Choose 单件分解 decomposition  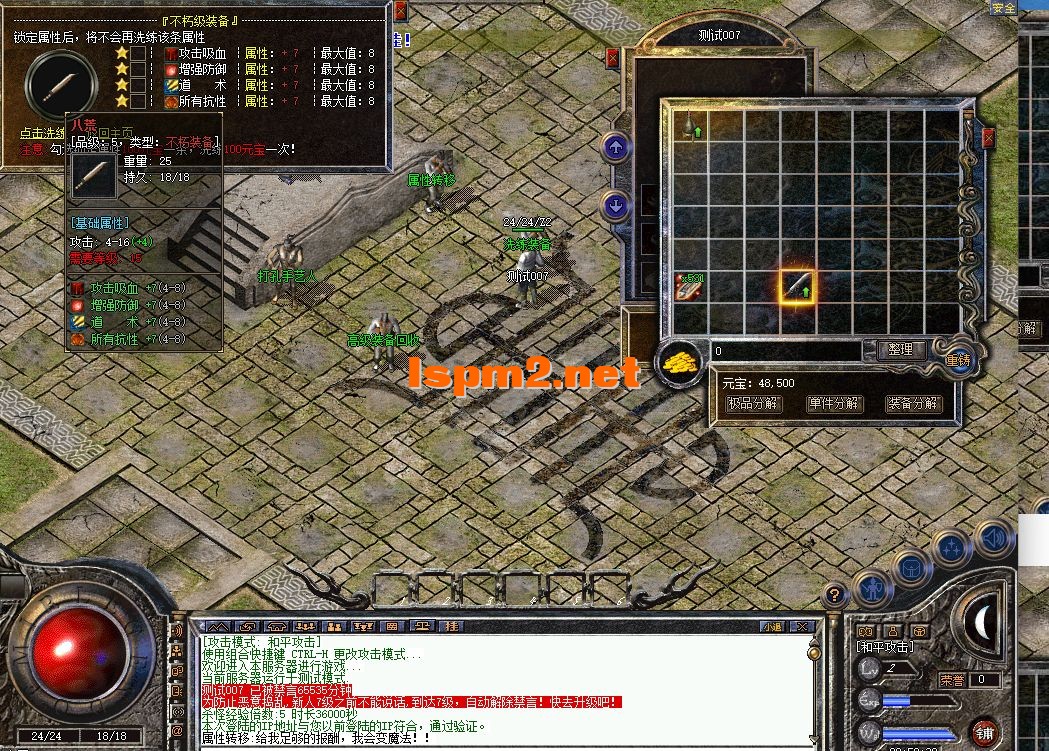833,404
